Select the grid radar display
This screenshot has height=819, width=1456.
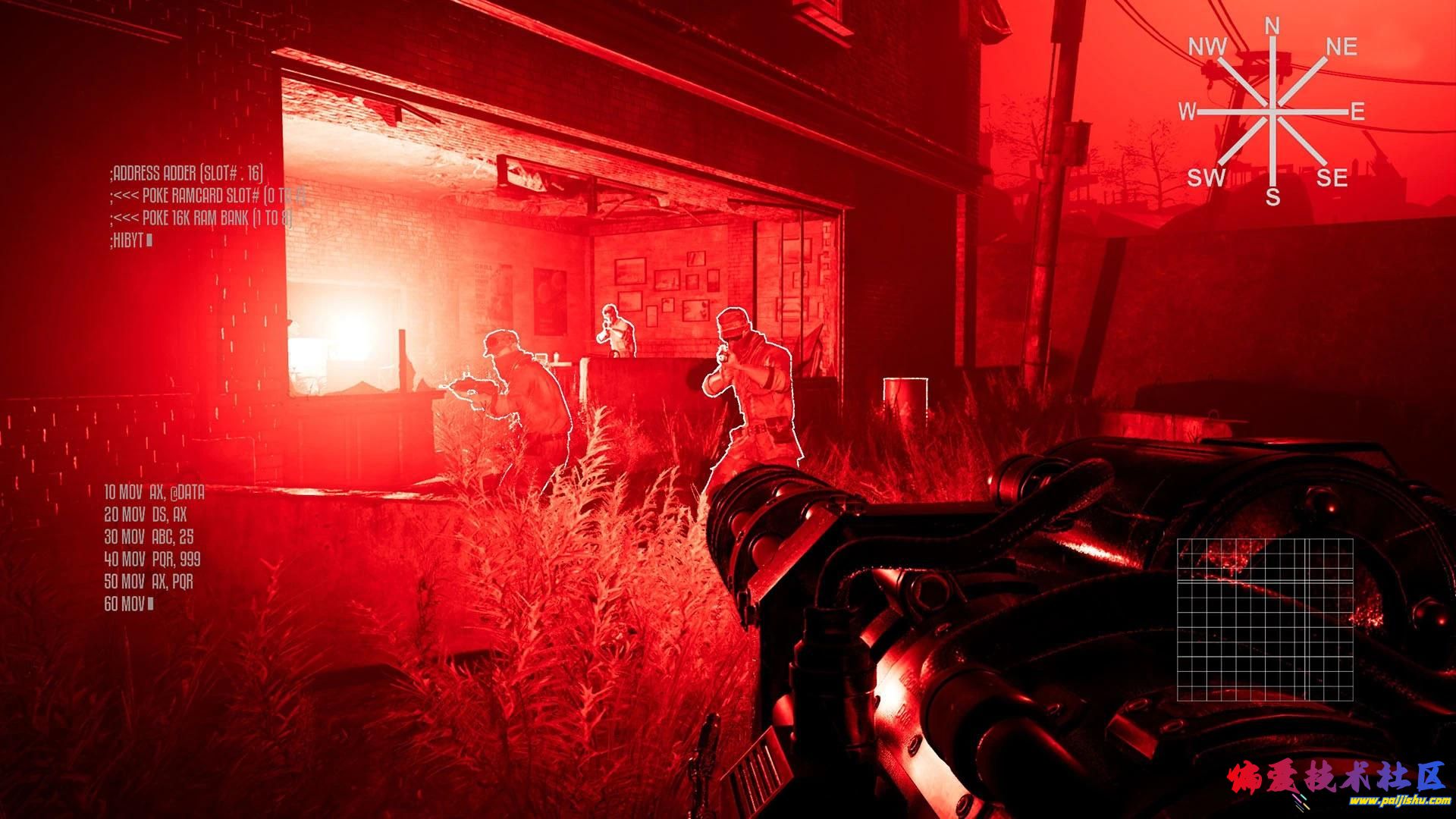(x=1265, y=620)
